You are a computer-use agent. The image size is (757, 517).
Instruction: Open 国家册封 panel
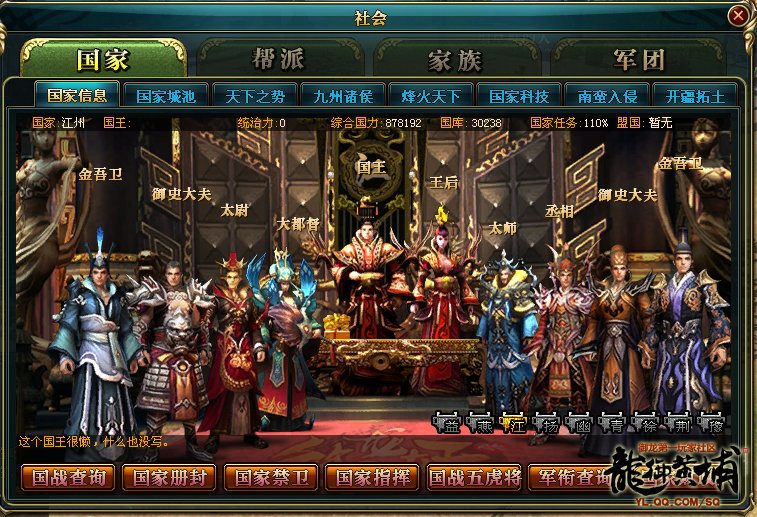[x=170, y=477]
